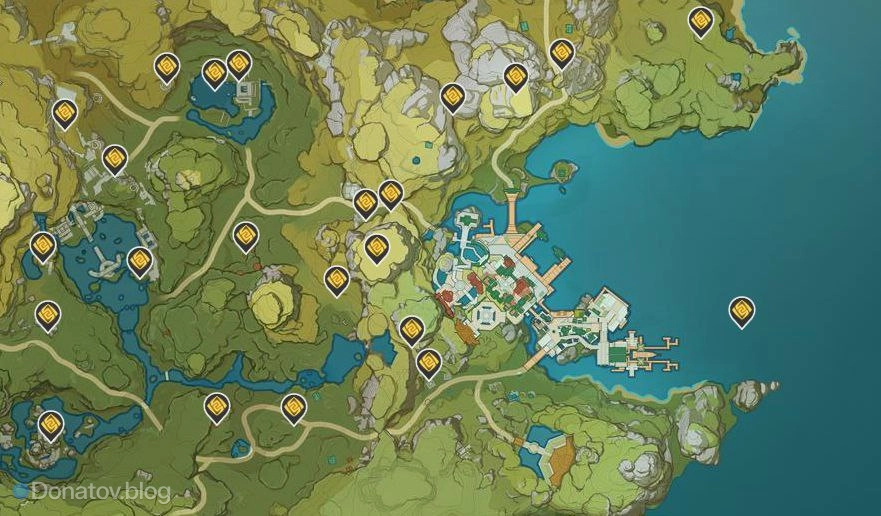The image size is (881, 516).
Task: Click the marker on the northeastern coastal peninsula
Action: pos(701,21)
